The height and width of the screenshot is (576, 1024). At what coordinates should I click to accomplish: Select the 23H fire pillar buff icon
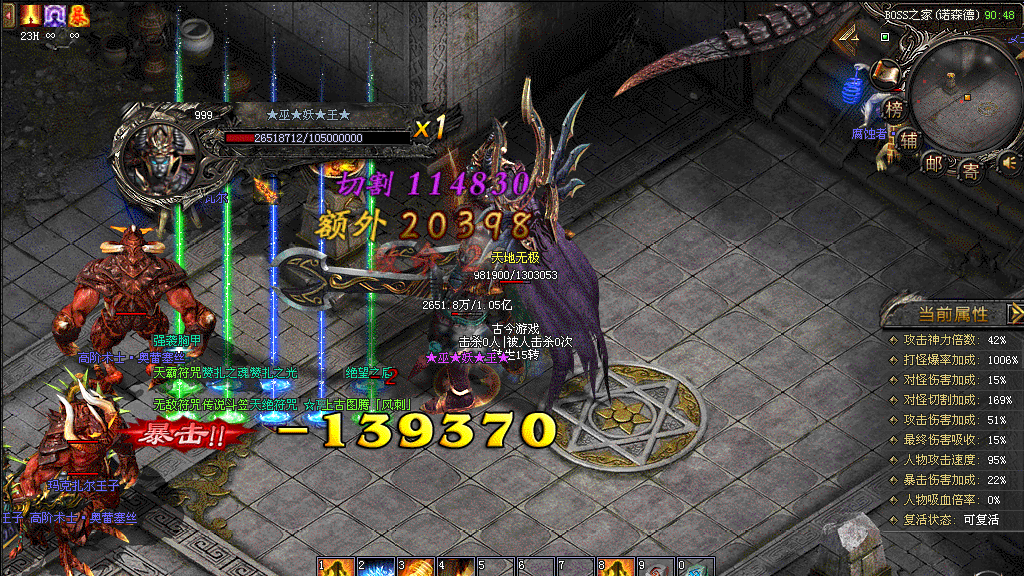coord(29,15)
